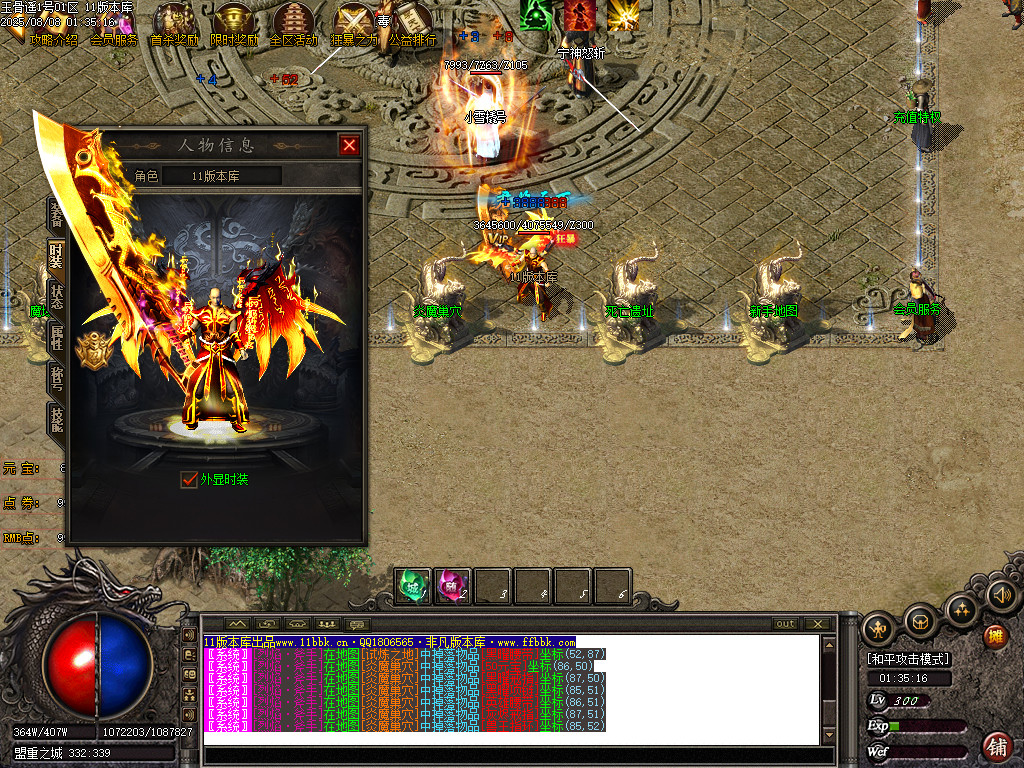Screen dimensions: 1024x768
Task: Switch to the 装备 equipment tab
Action: [x=56, y=212]
